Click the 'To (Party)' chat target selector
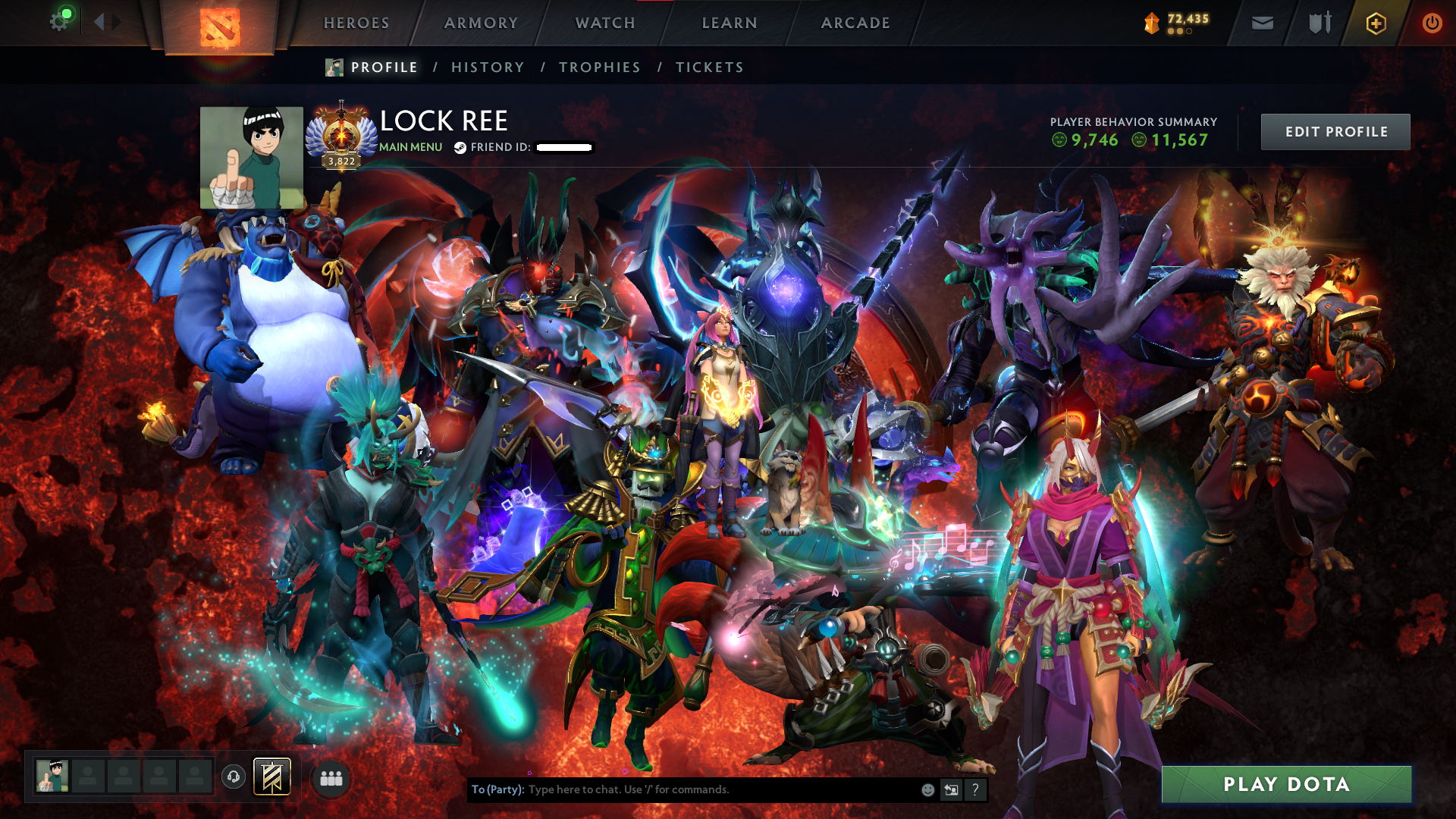Image resolution: width=1456 pixels, height=819 pixels. coord(497,789)
